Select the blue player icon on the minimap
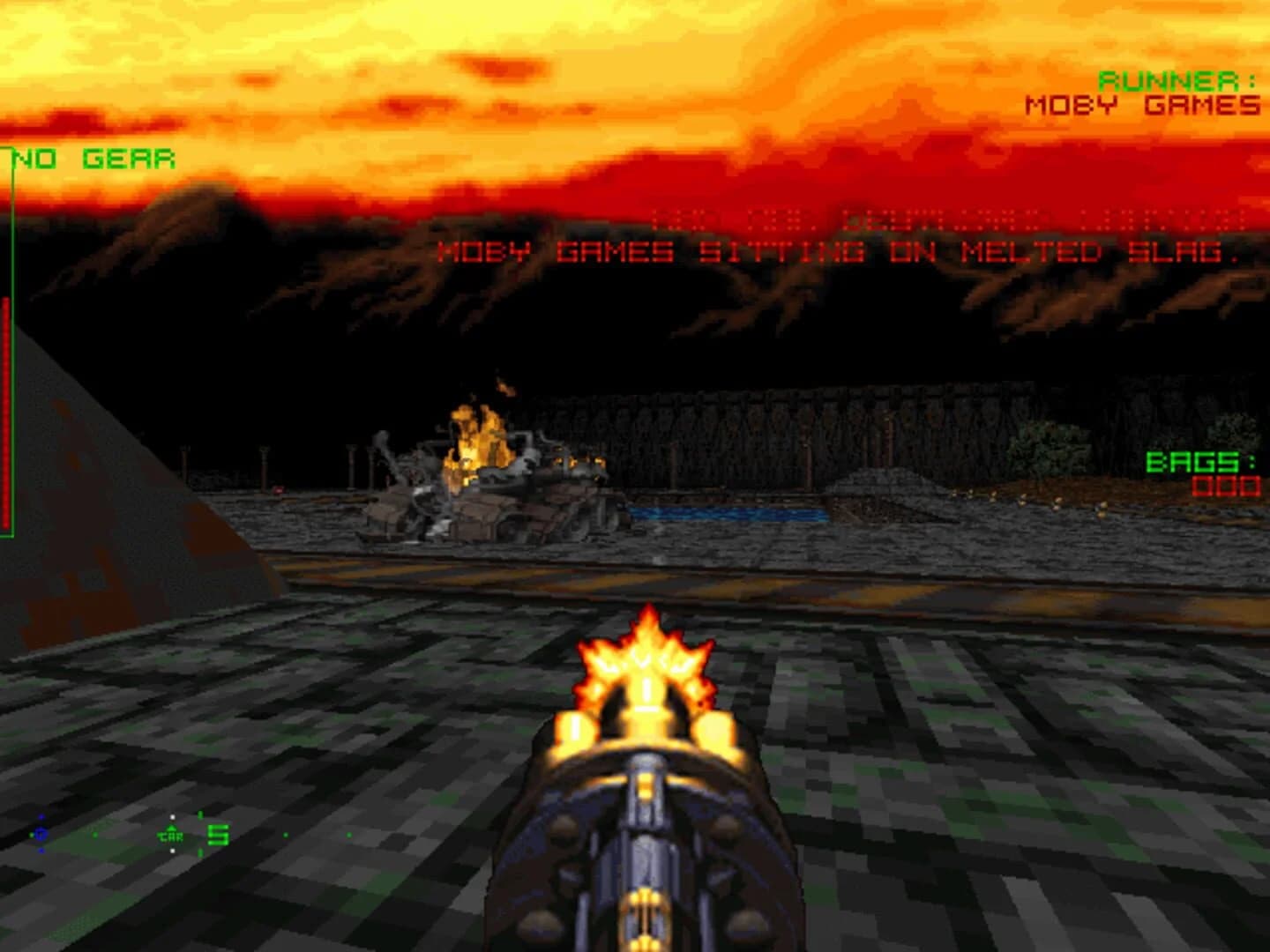Viewport: 1270px width, 952px height. point(41,834)
